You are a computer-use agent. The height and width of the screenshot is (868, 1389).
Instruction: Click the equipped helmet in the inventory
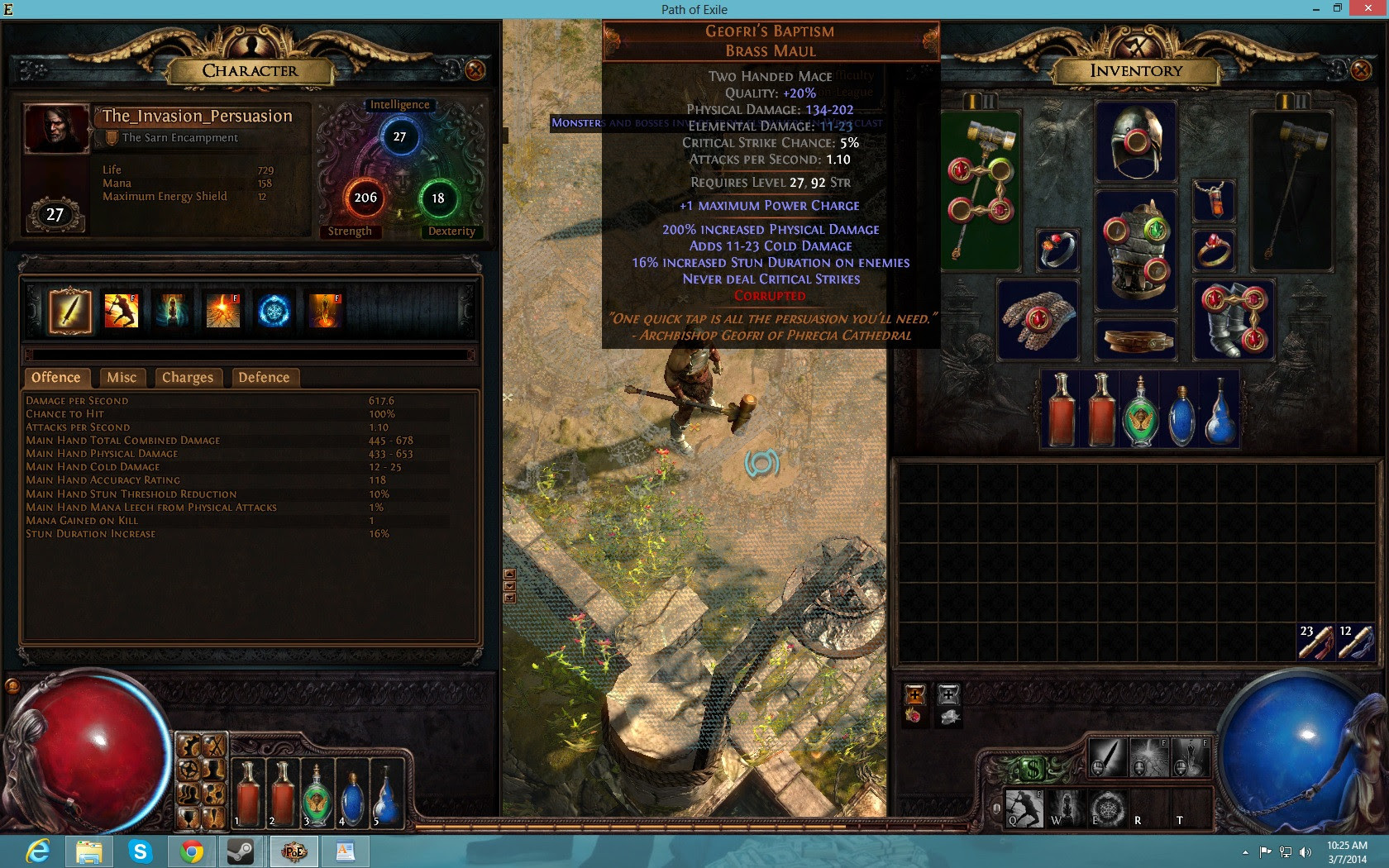tap(1136, 141)
